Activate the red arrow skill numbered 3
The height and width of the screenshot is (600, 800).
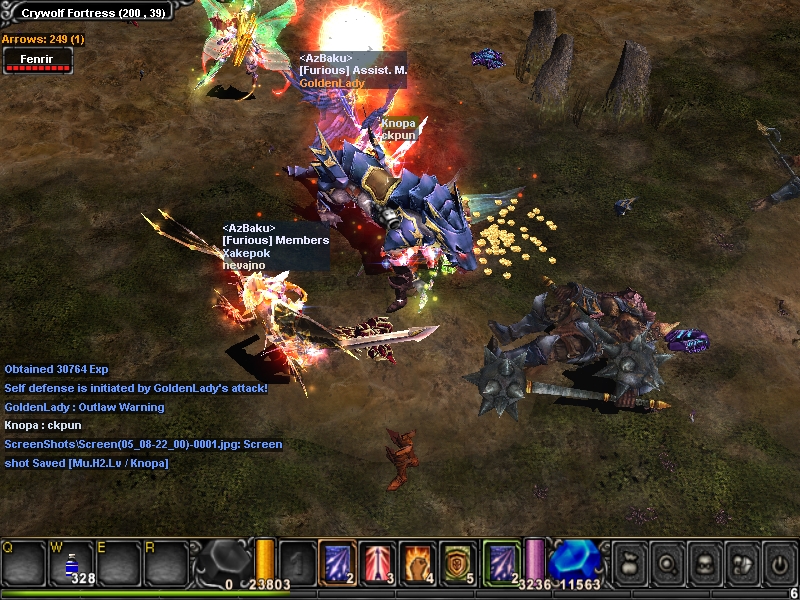coord(377,561)
